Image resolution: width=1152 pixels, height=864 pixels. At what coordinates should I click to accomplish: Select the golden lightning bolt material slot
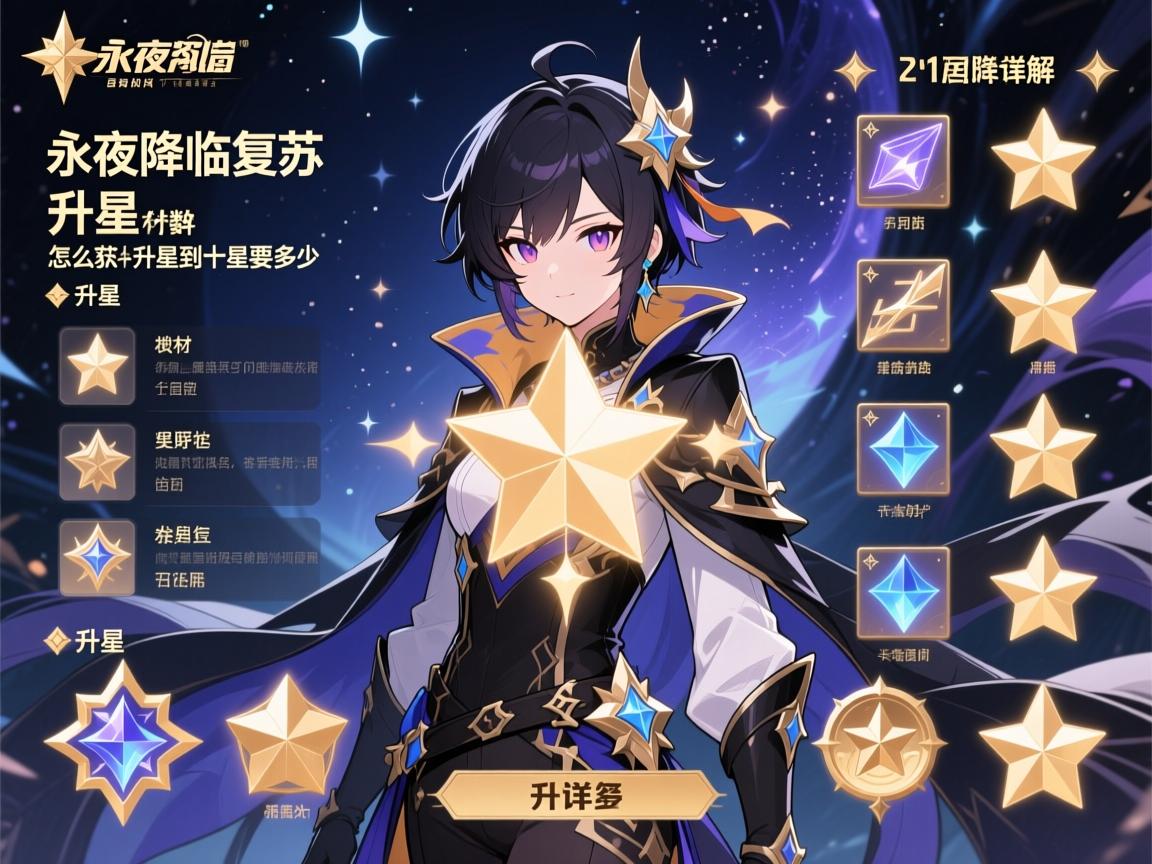coord(903,305)
